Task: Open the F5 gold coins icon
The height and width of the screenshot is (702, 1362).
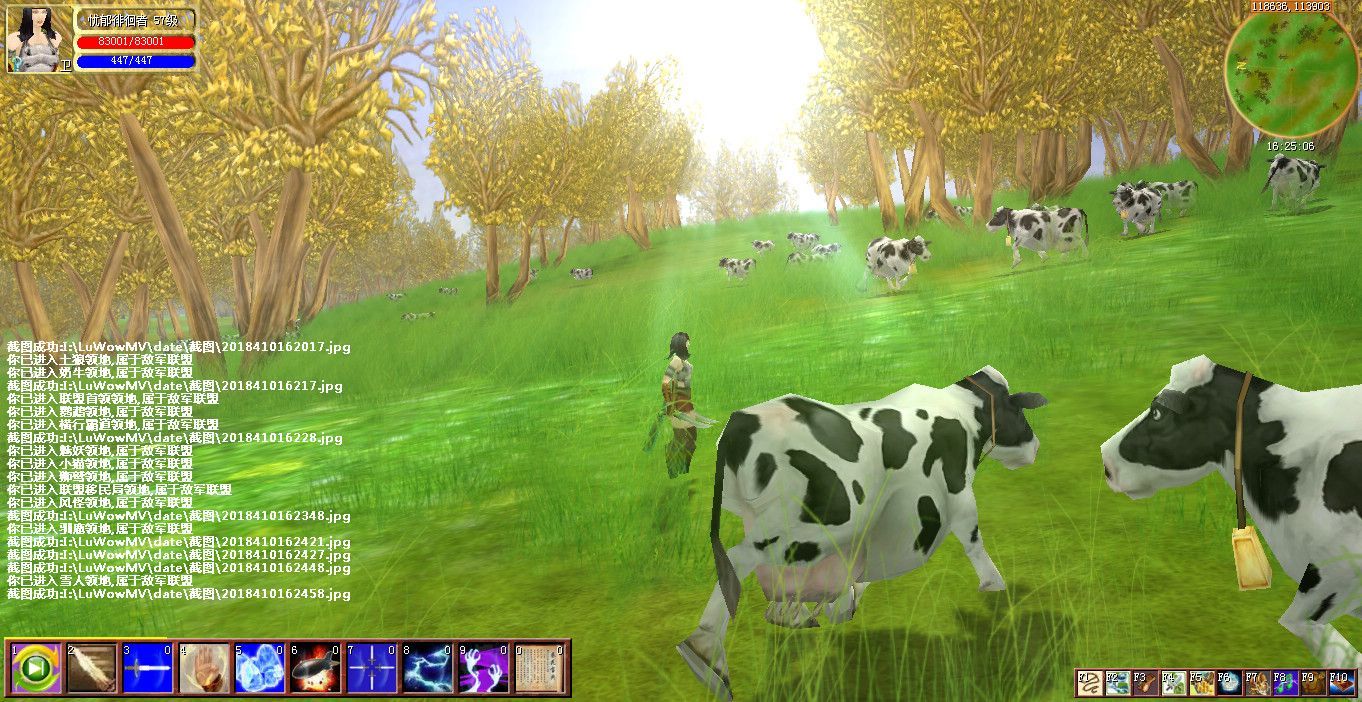Action: (x=1201, y=683)
